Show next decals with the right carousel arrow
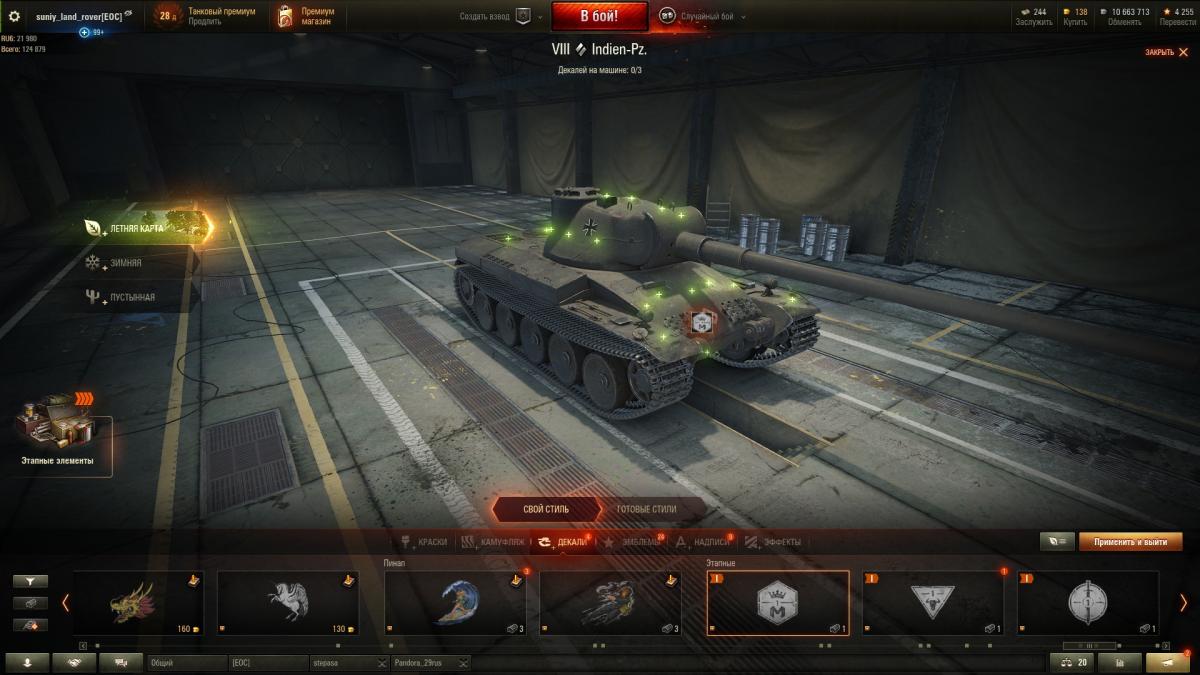Viewport: 1200px width, 675px height. pos(1183,603)
